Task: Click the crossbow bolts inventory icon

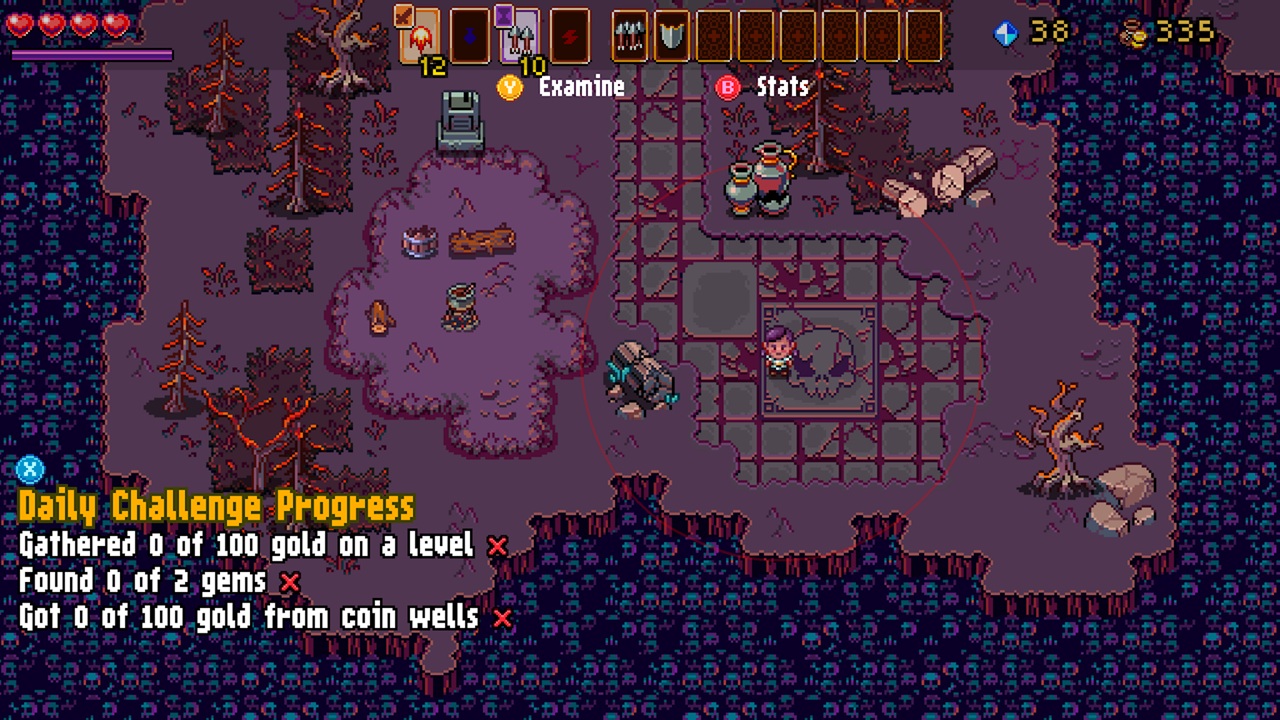Action: tap(628, 36)
